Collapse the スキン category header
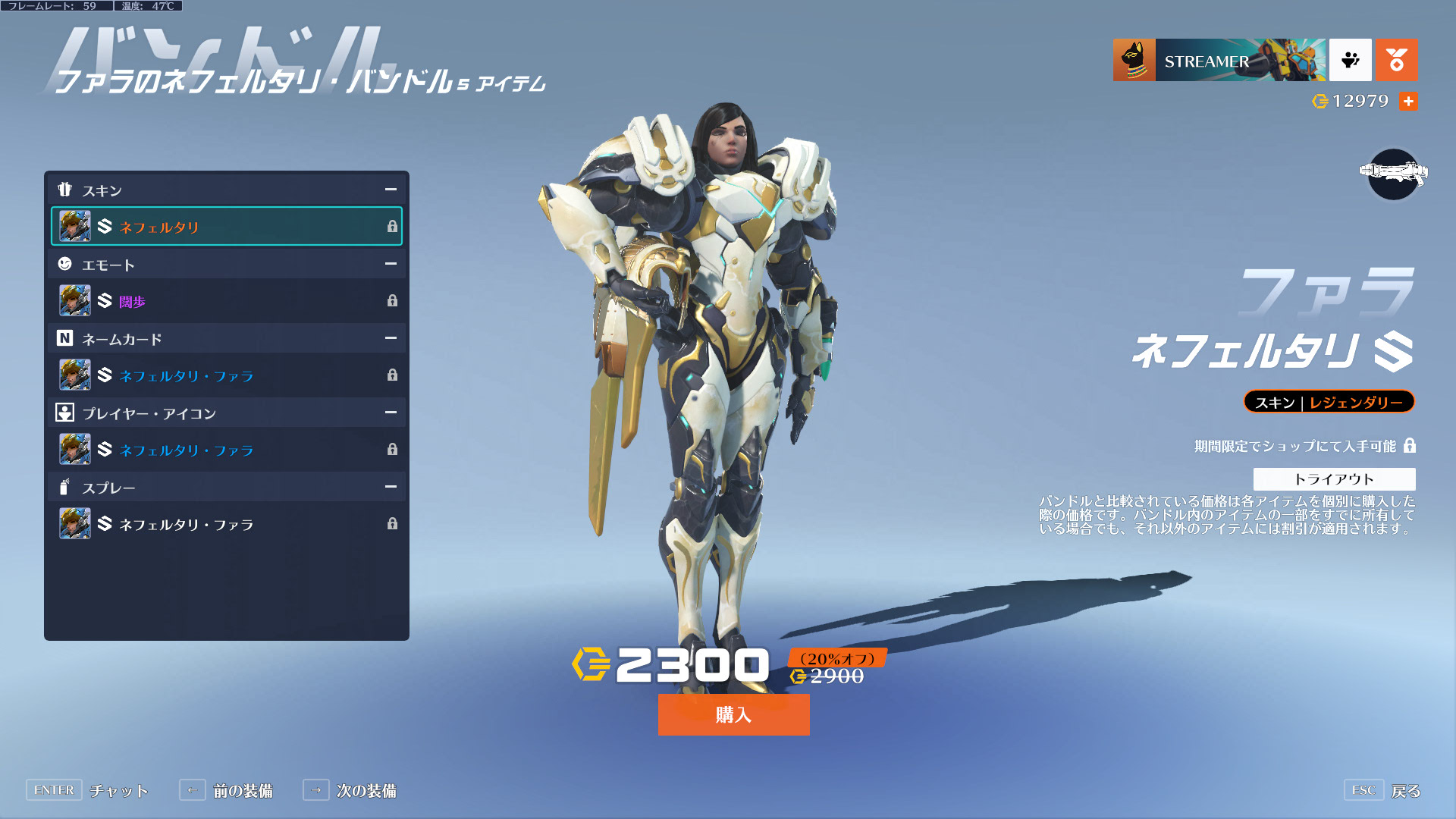Image resolution: width=1456 pixels, height=819 pixels. 391,190
